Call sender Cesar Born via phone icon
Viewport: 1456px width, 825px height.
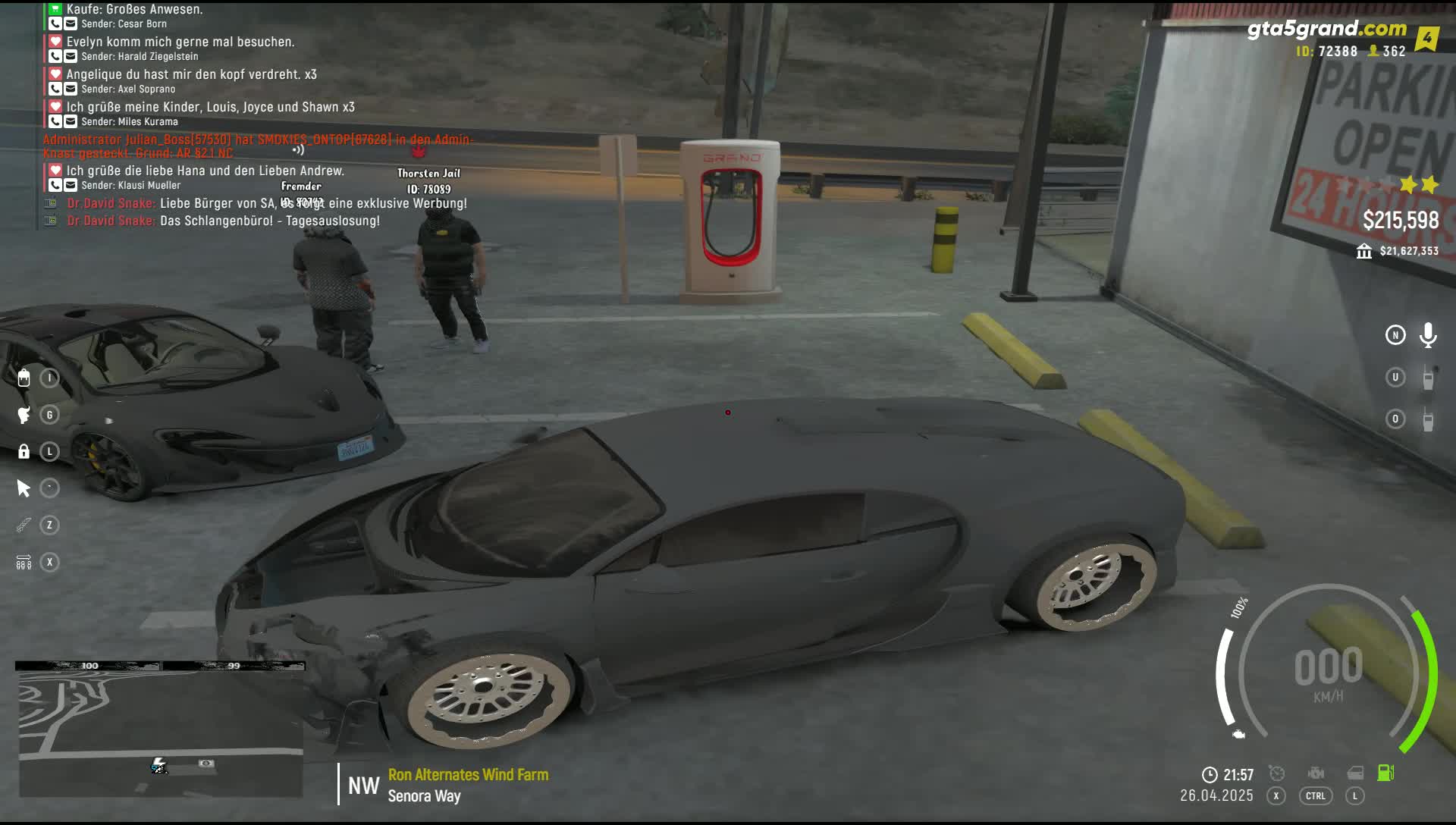coord(55,24)
